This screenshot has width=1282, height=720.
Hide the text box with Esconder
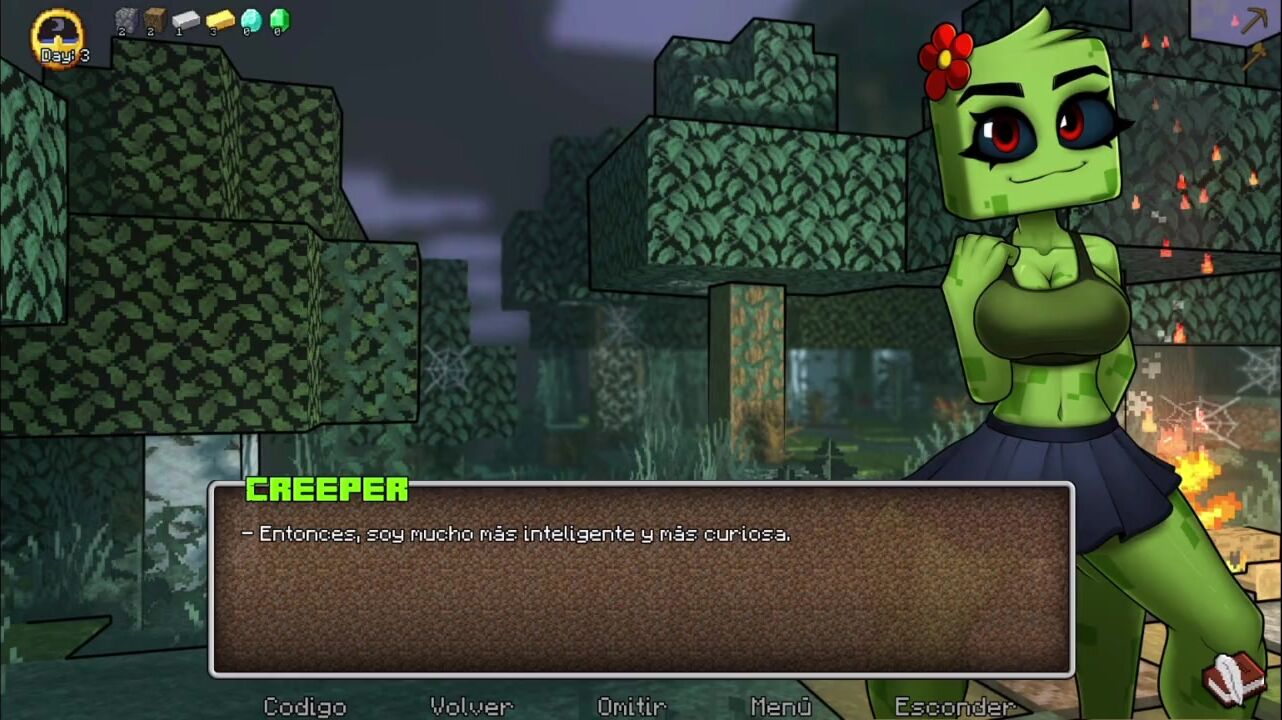tap(954, 706)
